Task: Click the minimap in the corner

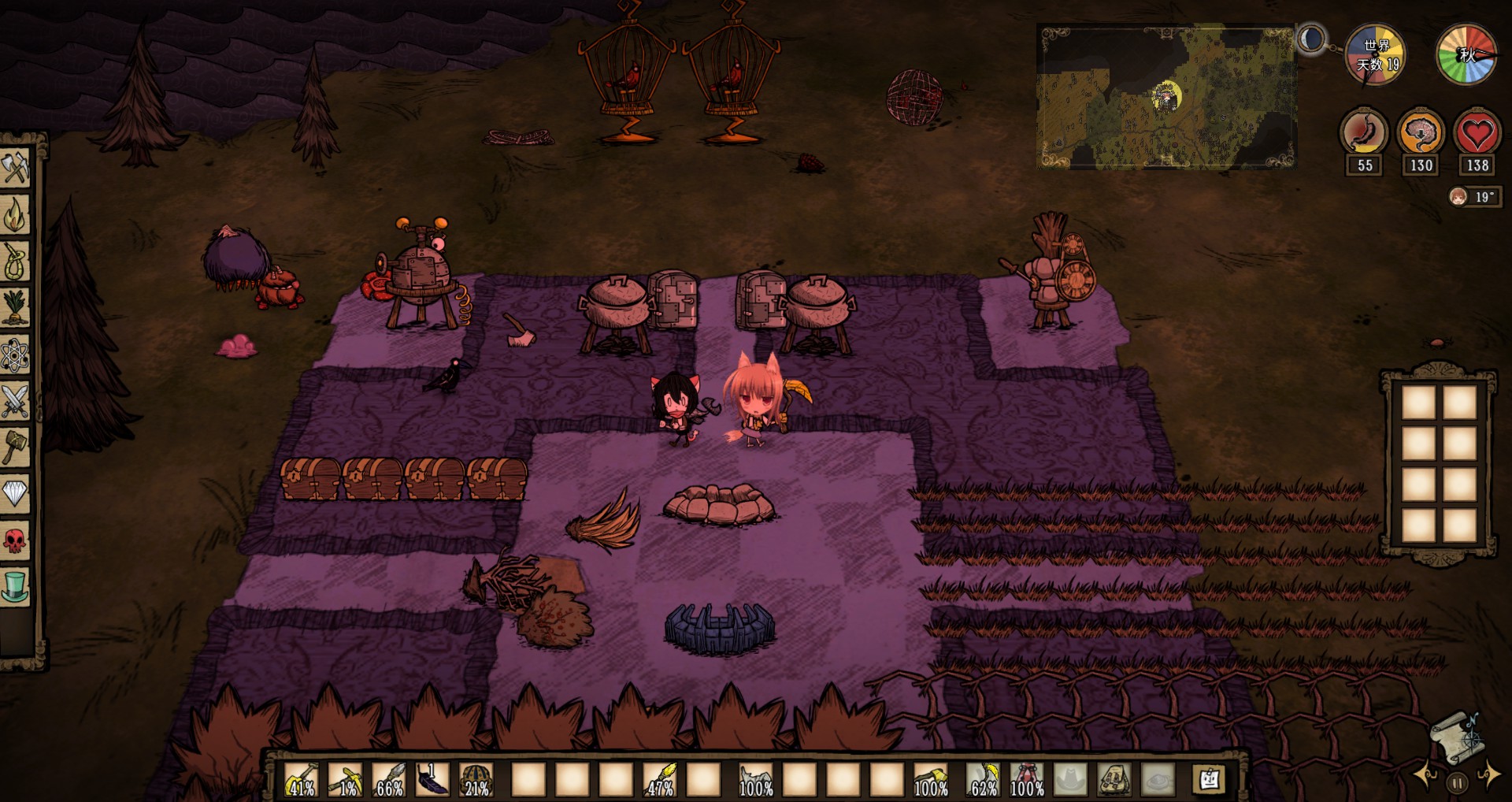Action: (x=1165, y=98)
